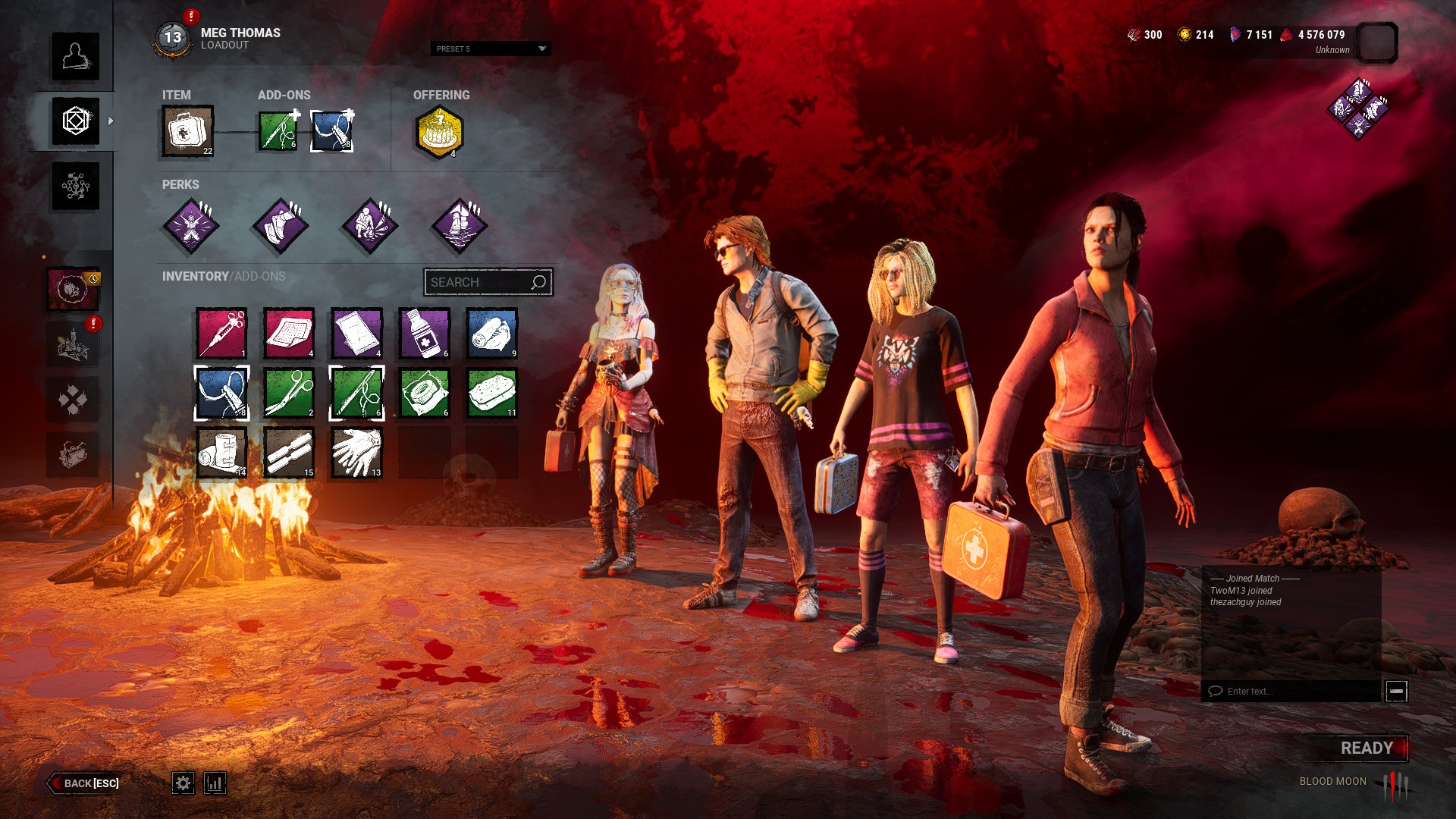Open the PRESET 5 dropdown
Image resolution: width=1456 pixels, height=819 pixels.
coord(491,49)
